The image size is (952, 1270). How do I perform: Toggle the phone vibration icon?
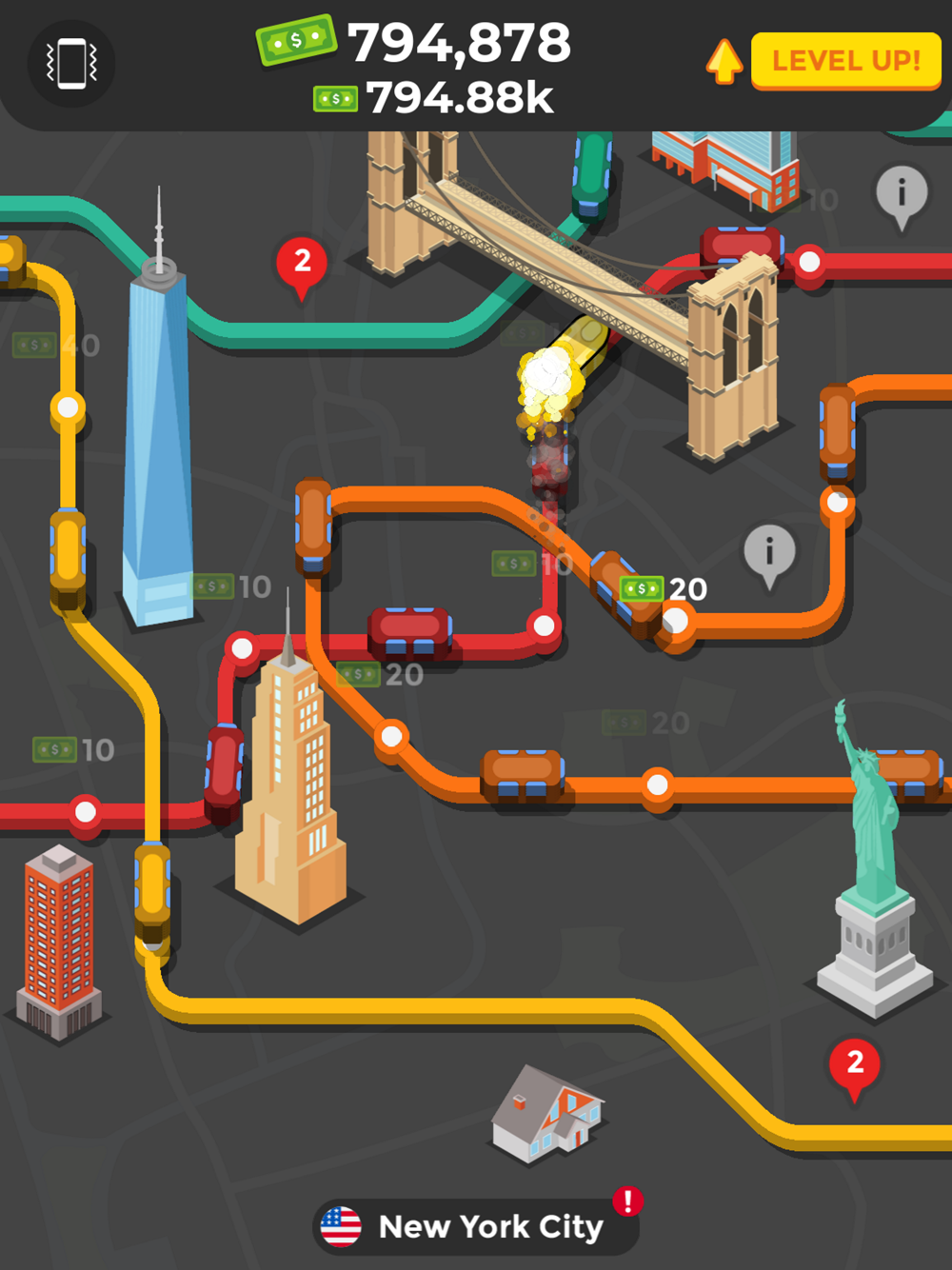[72, 63]
